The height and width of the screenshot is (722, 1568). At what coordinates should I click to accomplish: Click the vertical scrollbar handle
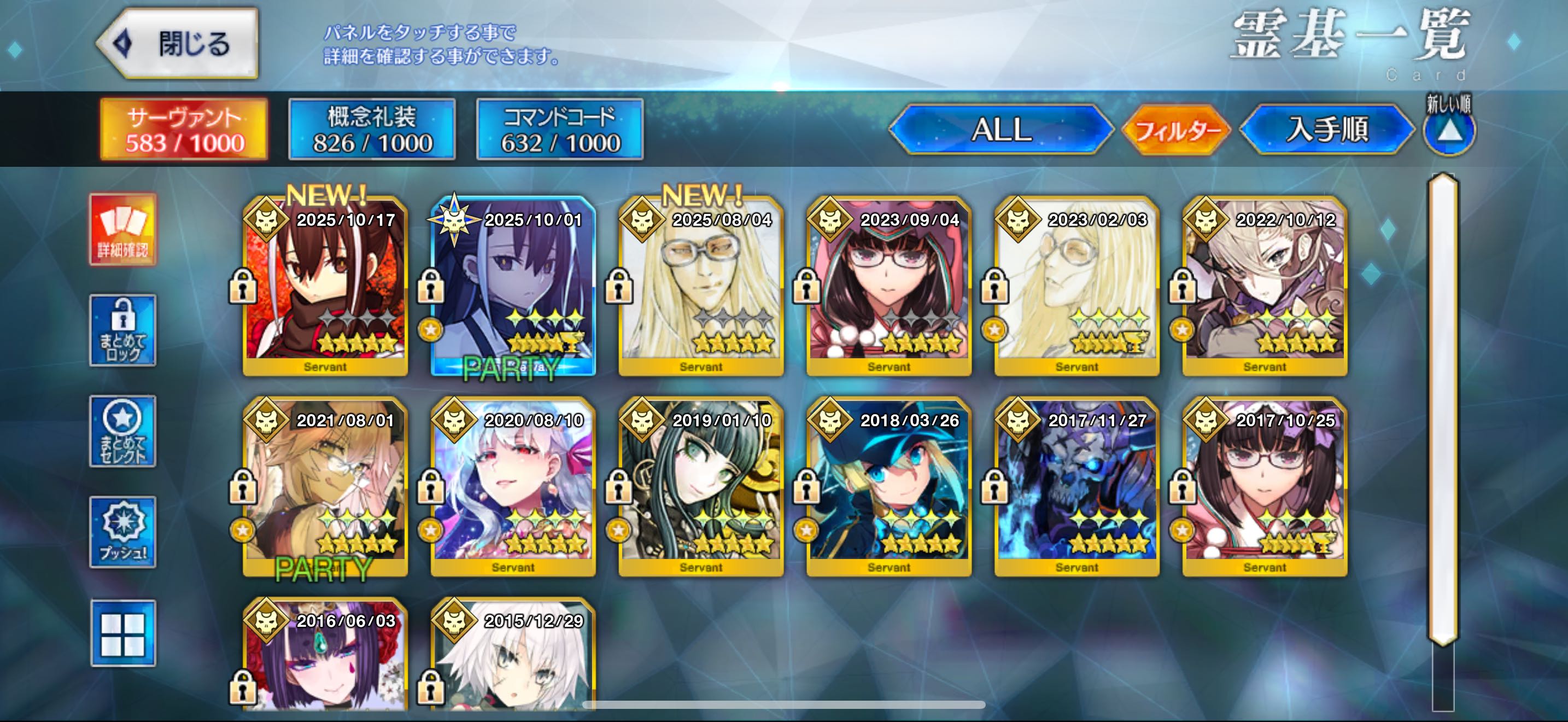tap(1443, 408)
